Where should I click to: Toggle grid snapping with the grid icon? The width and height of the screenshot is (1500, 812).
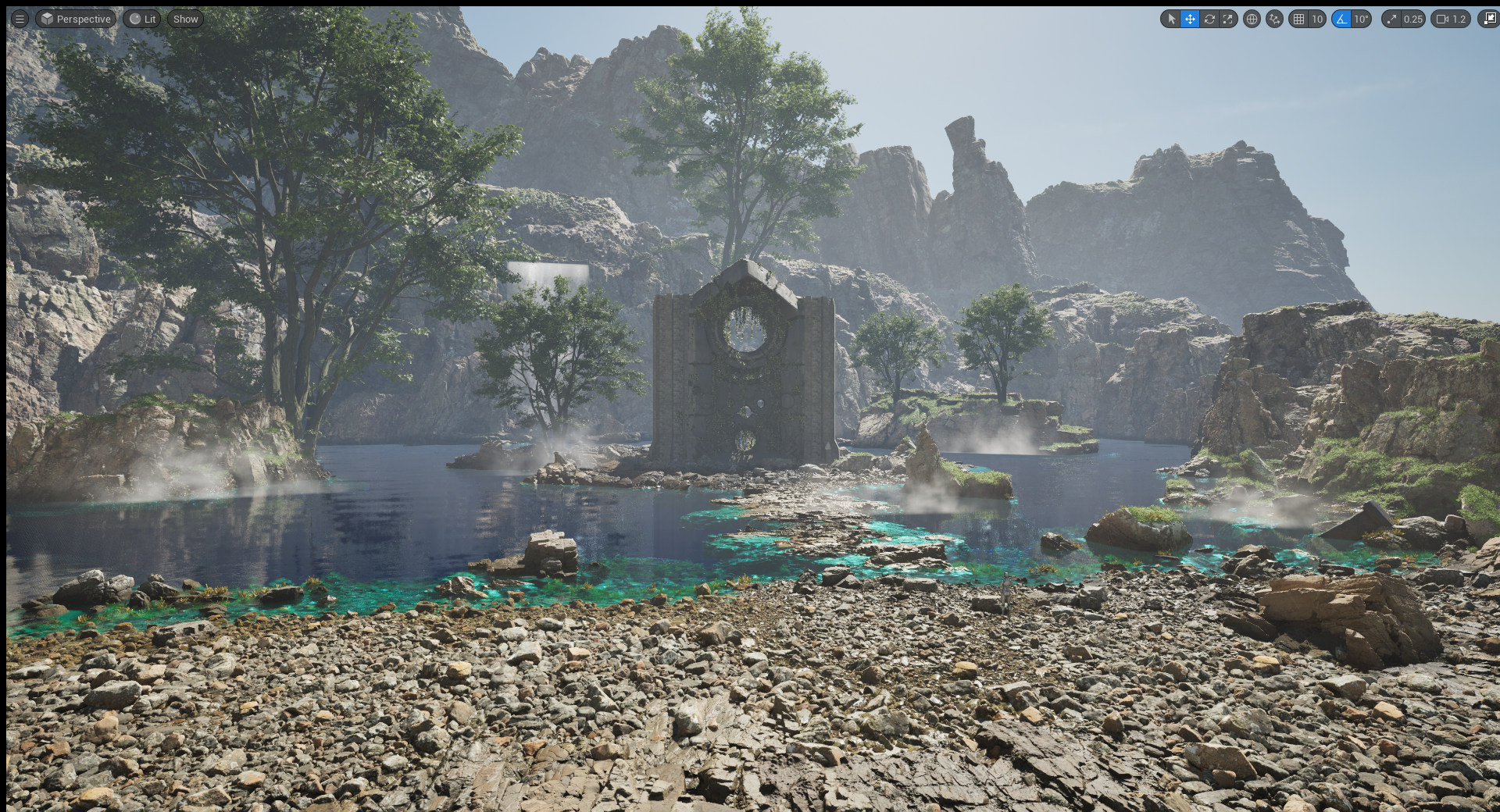1298,19
